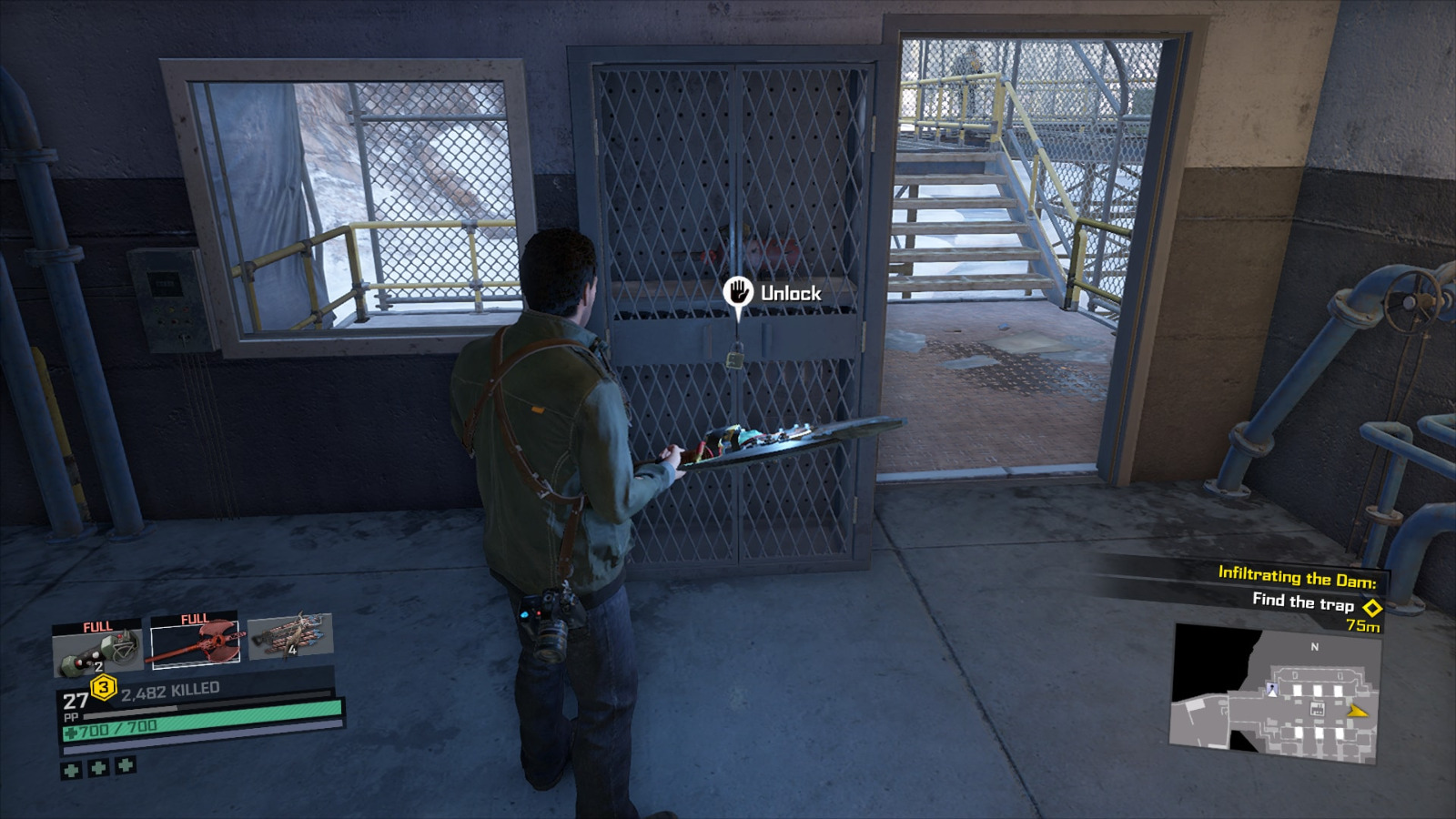Click the yellow player arrow on the minimap

coord(1357,711)
